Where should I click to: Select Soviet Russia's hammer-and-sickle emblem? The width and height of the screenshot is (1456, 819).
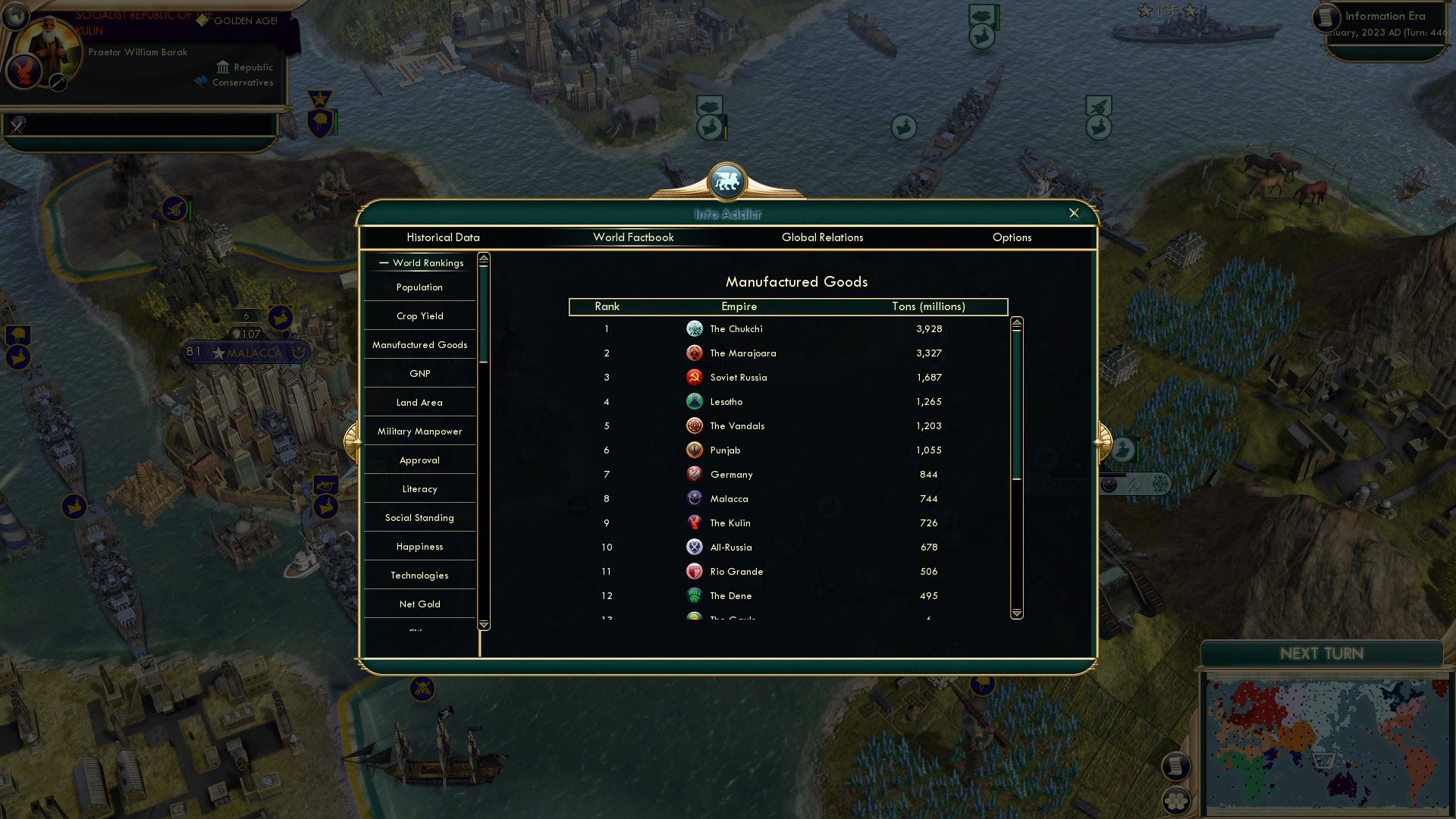point(695,377)
